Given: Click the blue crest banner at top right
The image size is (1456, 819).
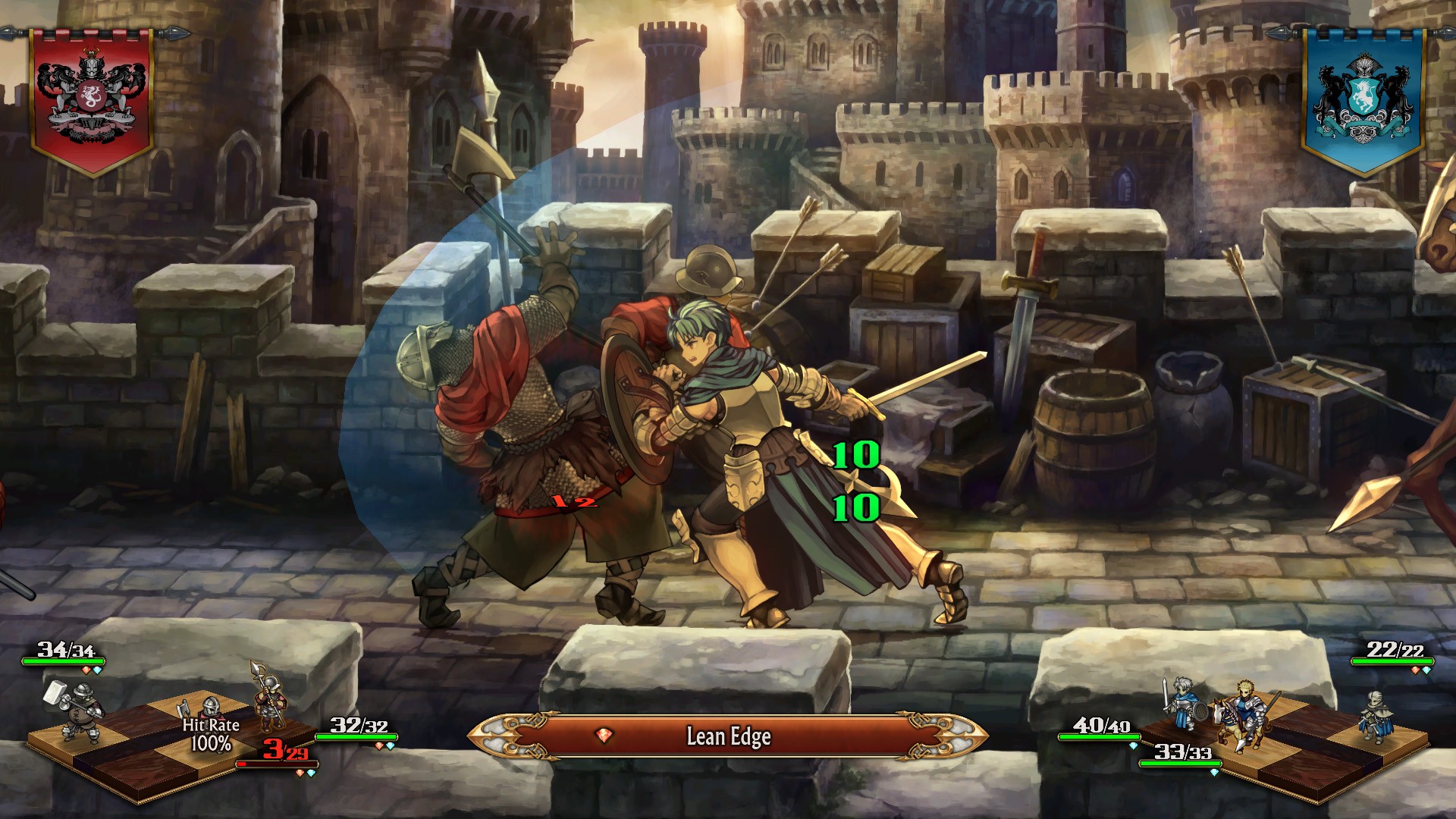Looking at the screenshot, I should tap(1365, 99).
